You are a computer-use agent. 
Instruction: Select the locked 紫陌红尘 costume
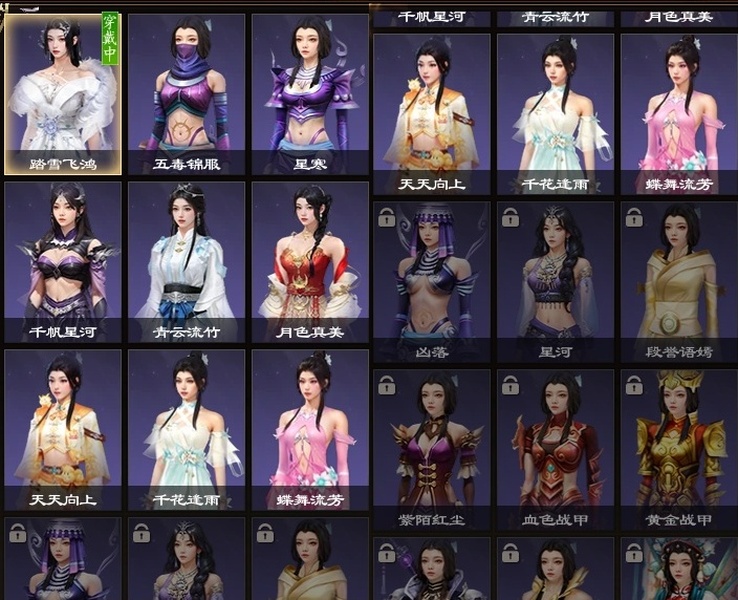click(432, 448)
